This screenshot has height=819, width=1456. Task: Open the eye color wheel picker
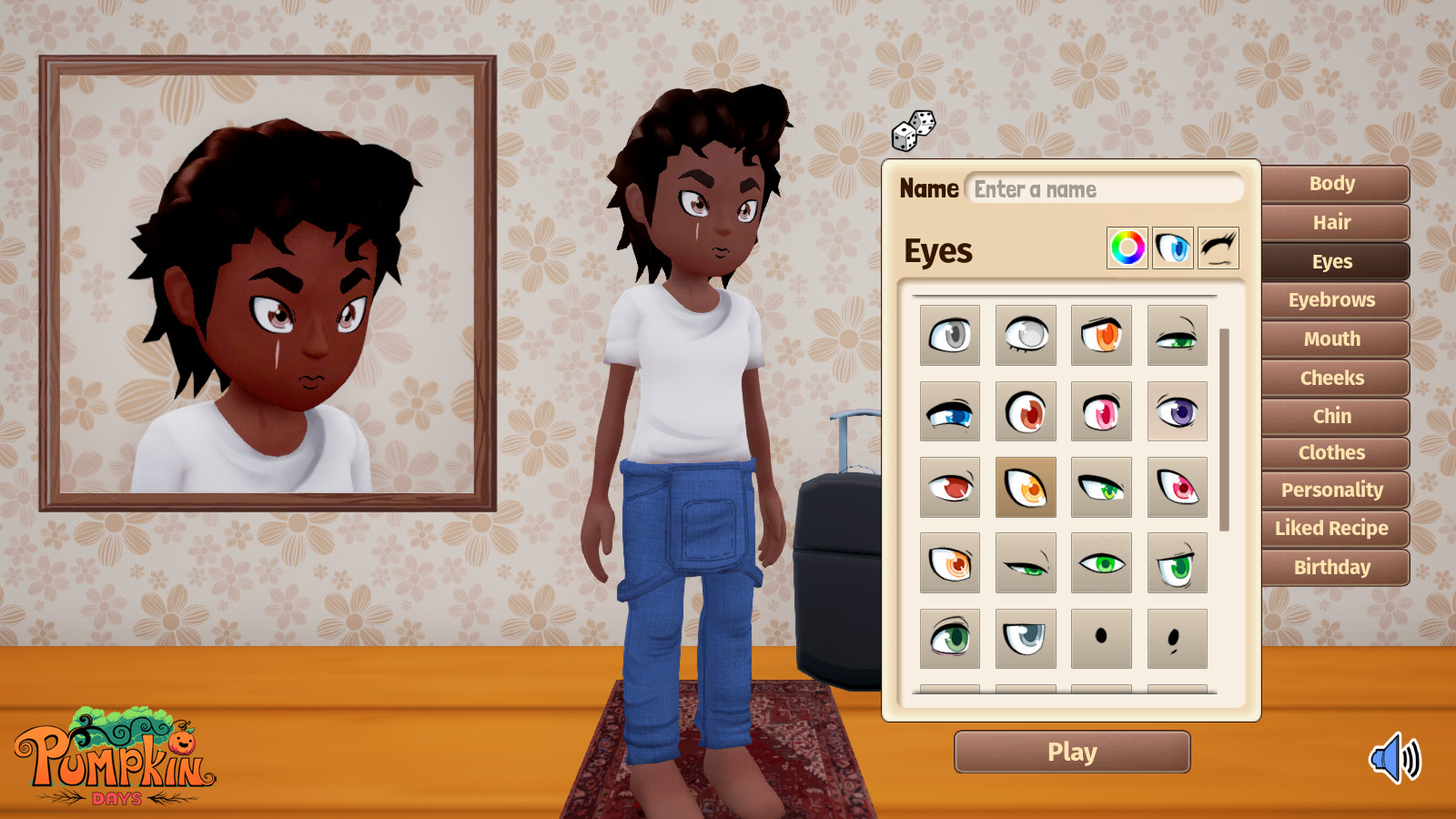1126,248
